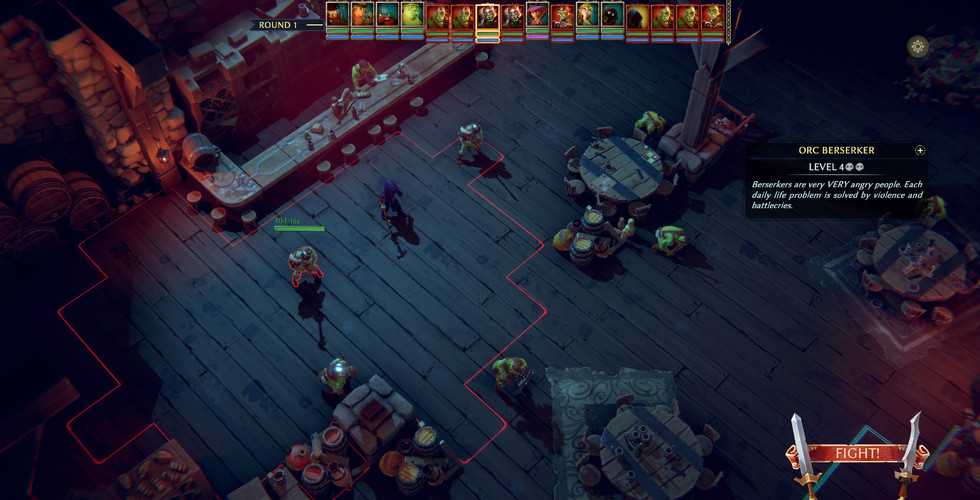Select the gold-highlighted active unit portrait
Viewport: 980px width, 500px height.
(487, 16)
